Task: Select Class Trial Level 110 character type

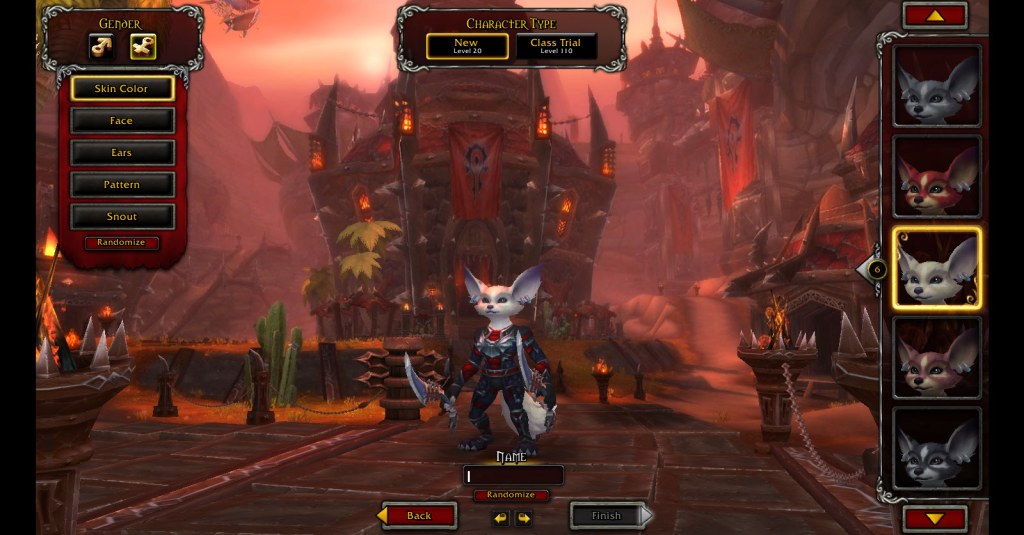Action: [x=556, y=46]
